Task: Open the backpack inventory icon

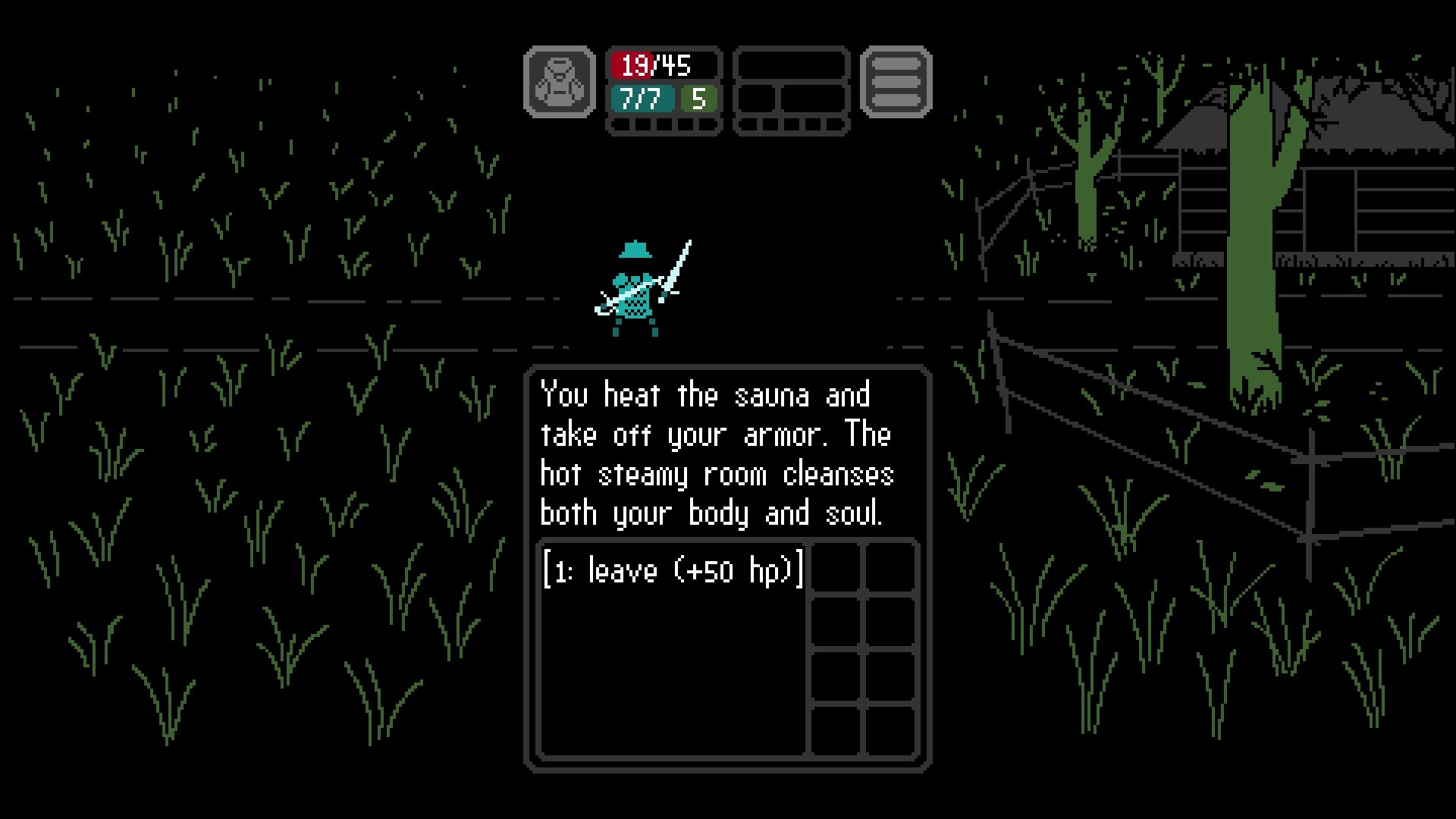Action: (560, 82)
